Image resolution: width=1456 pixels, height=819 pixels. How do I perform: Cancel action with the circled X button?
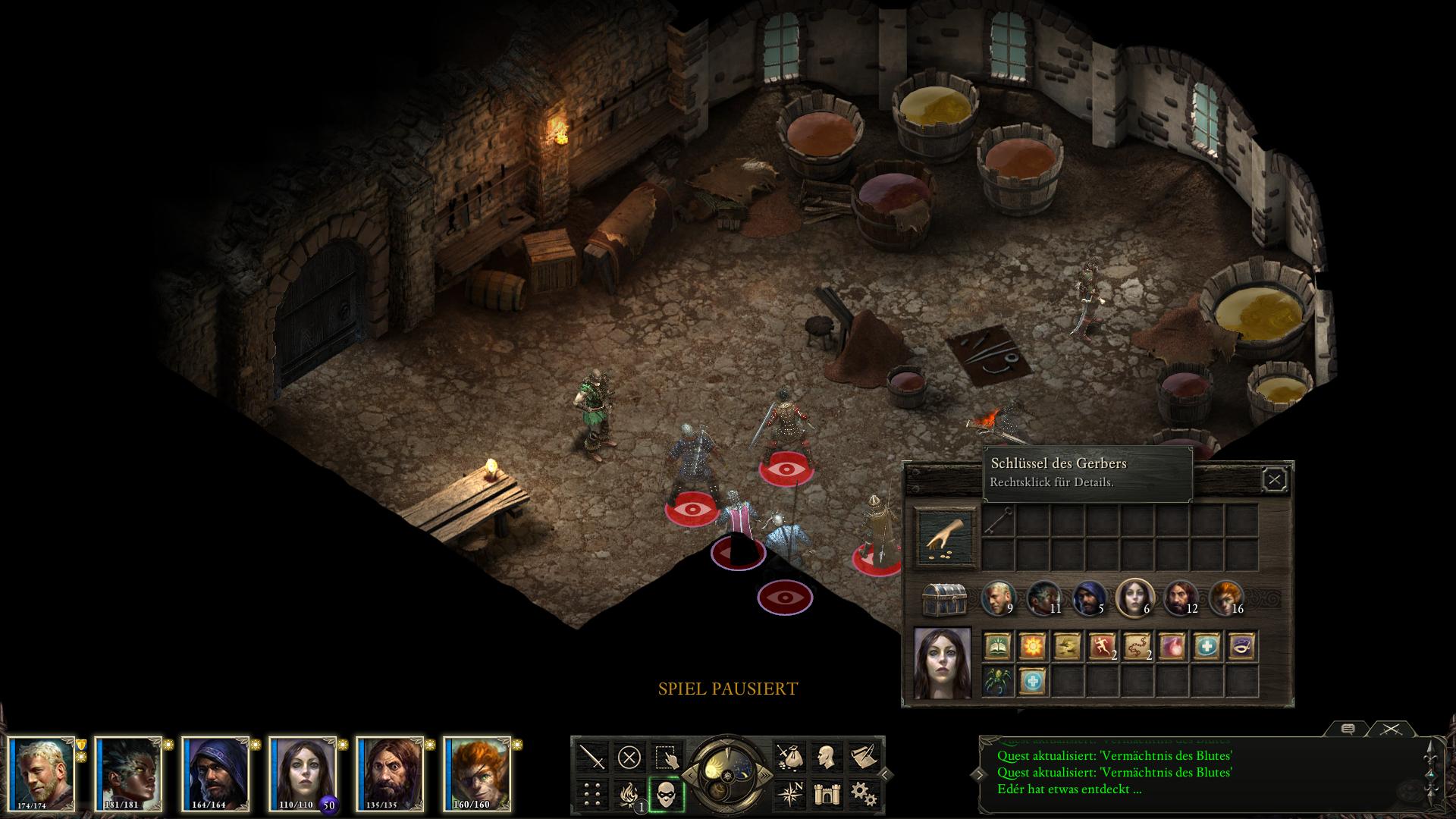click(x=629, y=757)
